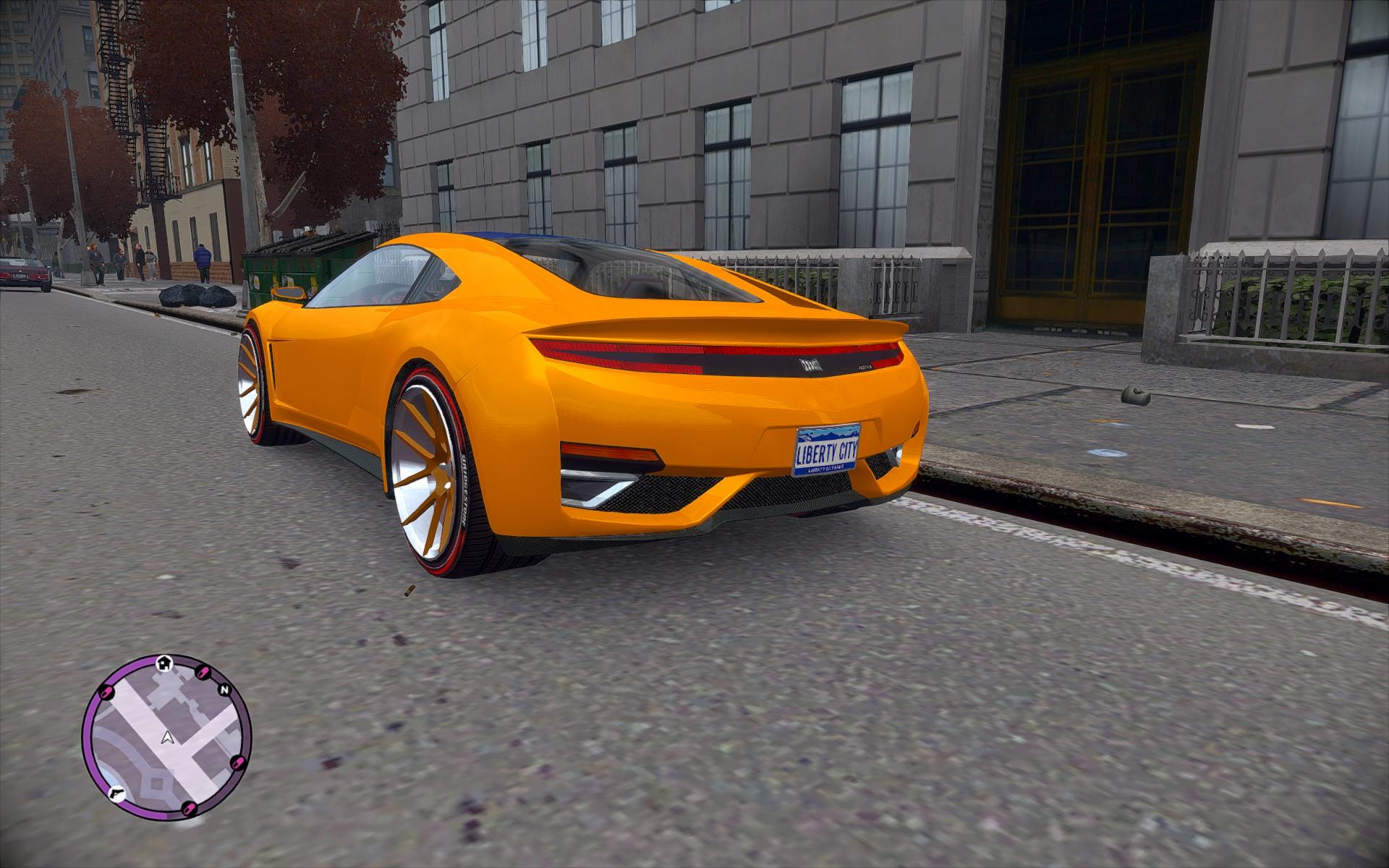The height and width of the screenshot is (868, 1389).
Task: Click the north compass marker on the minimap
Action: click(x=224, y=689)
